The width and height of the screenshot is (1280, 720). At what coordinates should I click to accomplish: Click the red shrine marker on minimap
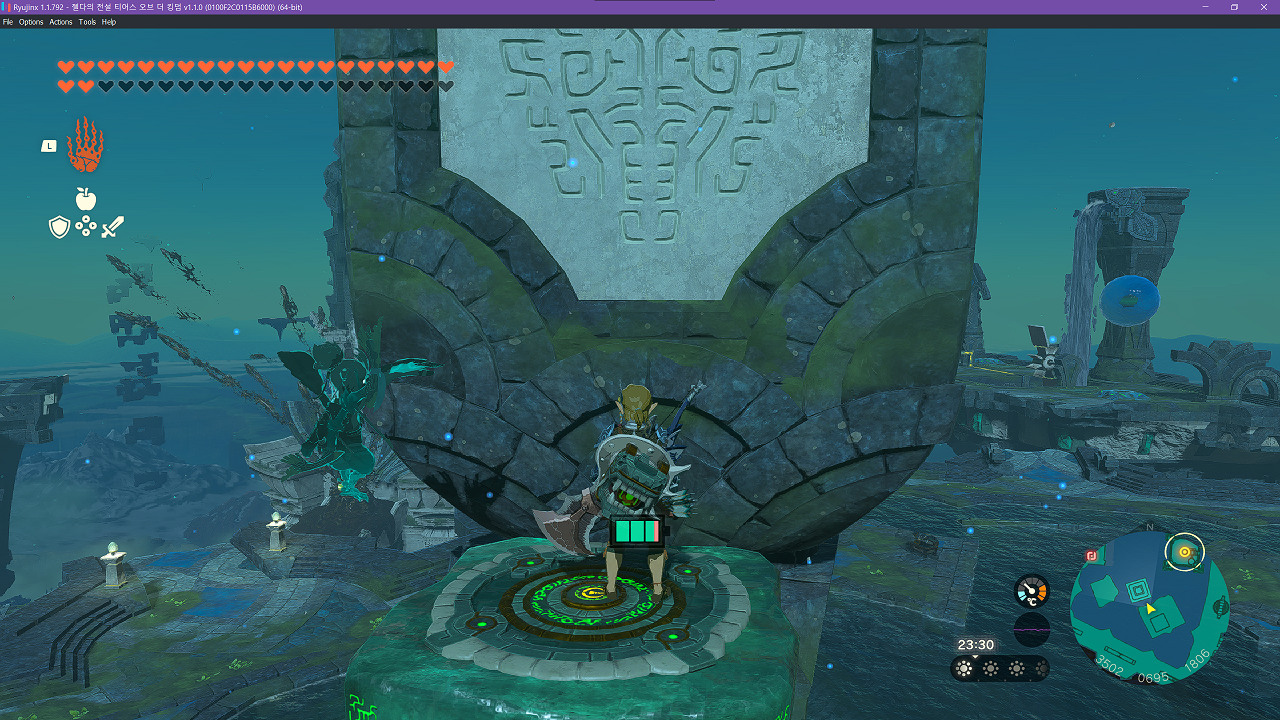coord(1092,556)
